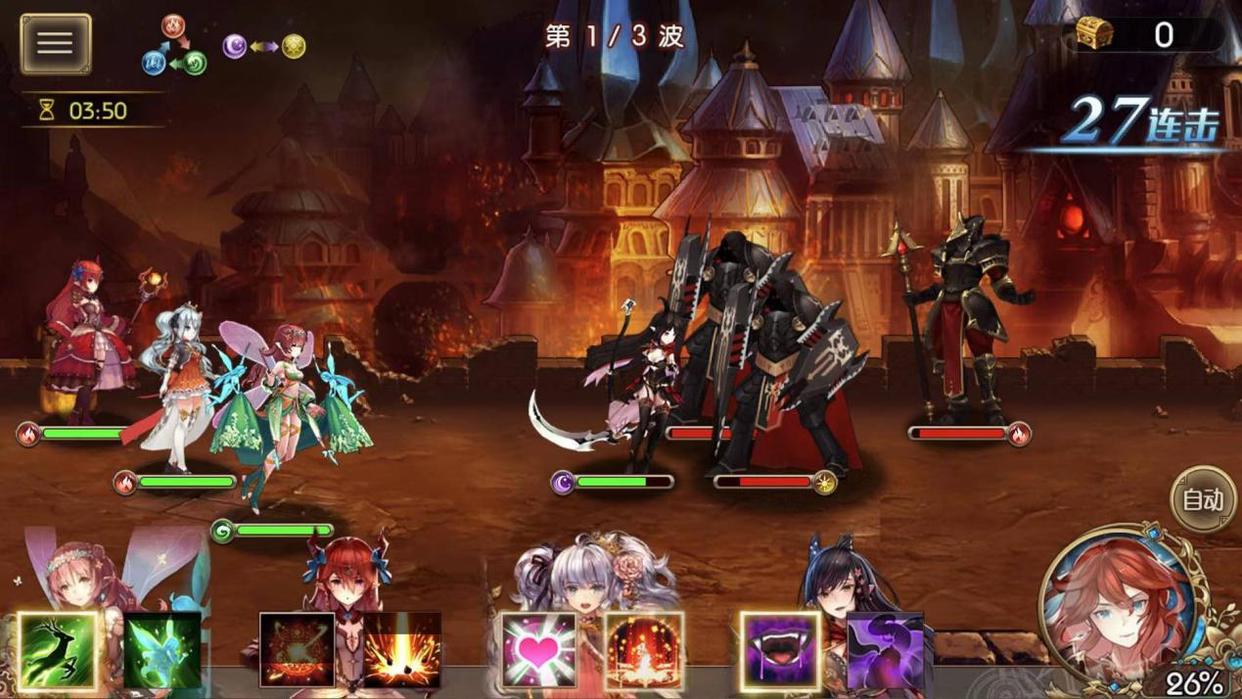Use the green fairy skill
The image size is (1242, 699).
[x=163, y=651]
